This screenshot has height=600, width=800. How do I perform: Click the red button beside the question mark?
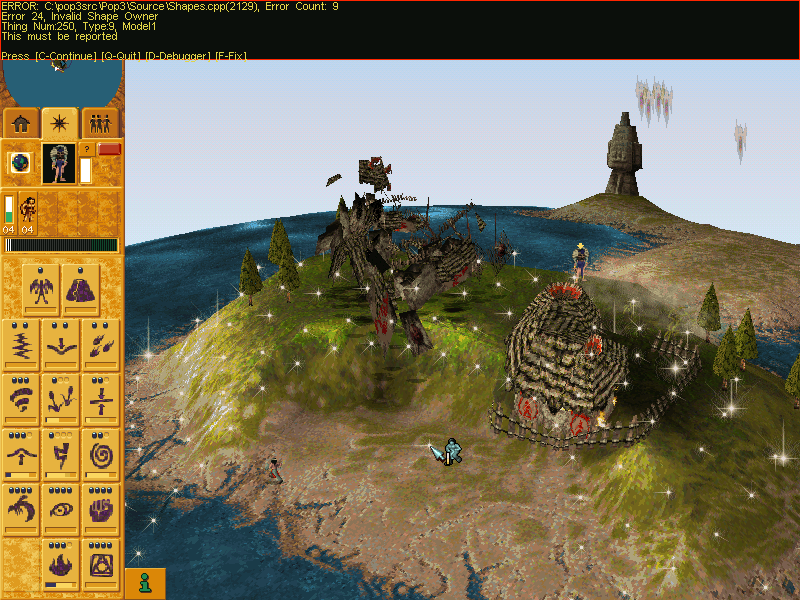[x=109, y=149]
